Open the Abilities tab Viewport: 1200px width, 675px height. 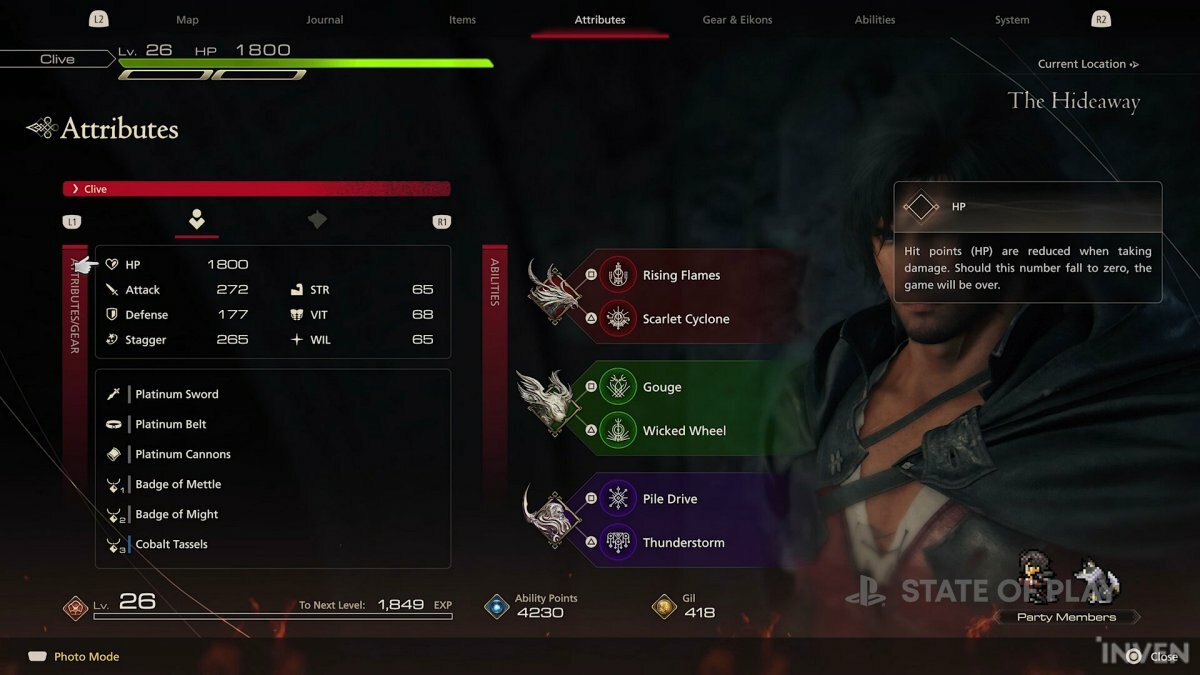(875, 20)
